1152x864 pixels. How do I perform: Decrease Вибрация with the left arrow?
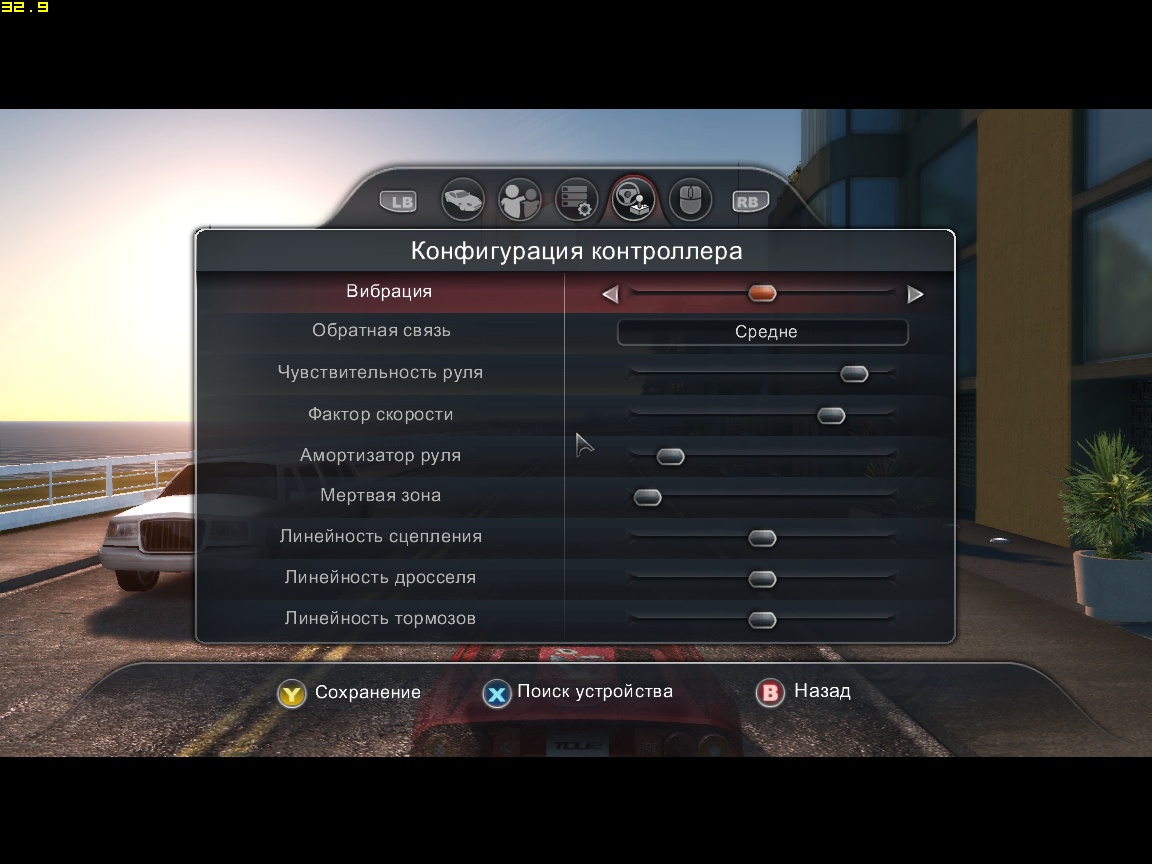click(610, 294)
